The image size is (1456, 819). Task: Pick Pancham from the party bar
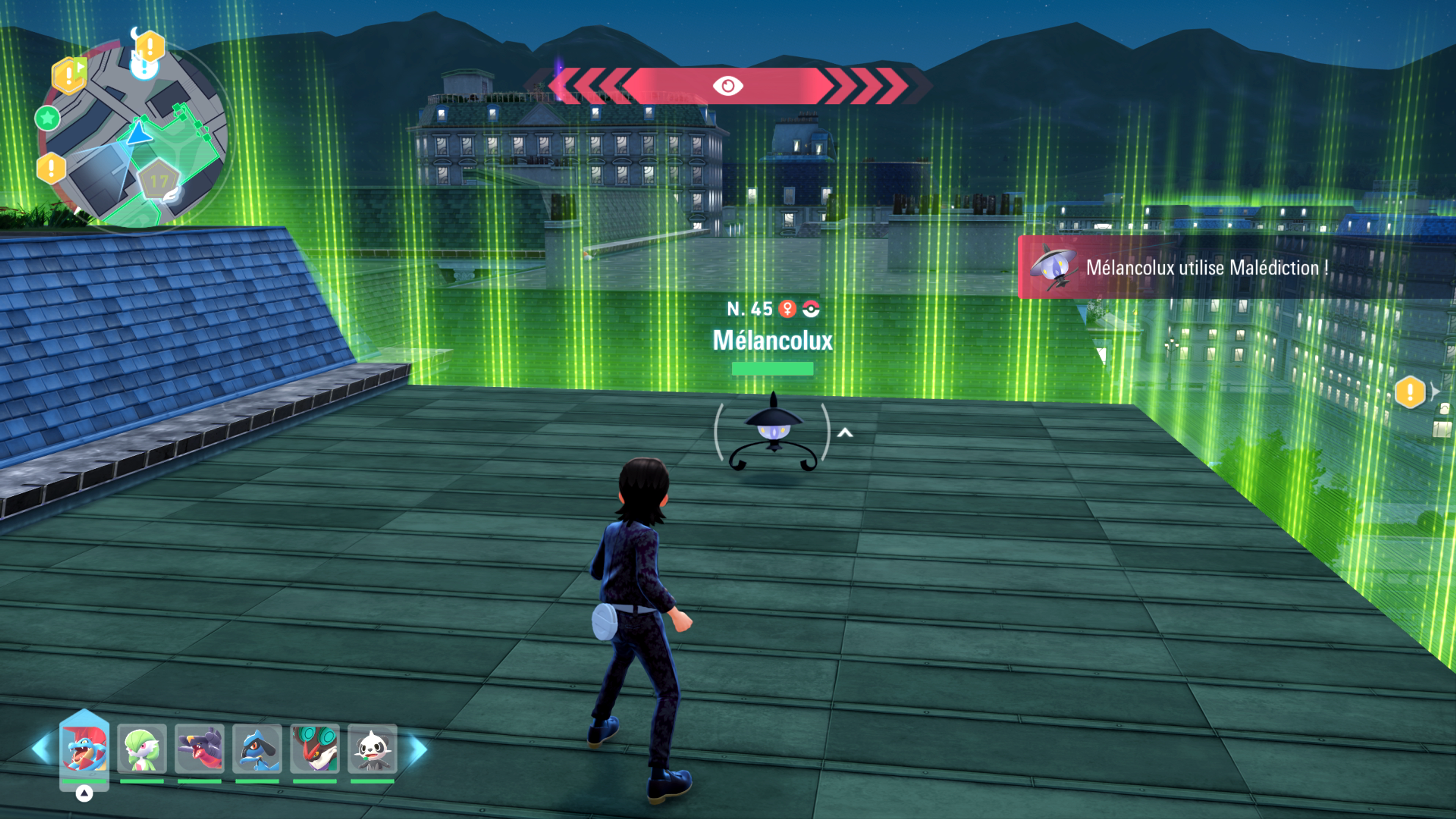372,749
